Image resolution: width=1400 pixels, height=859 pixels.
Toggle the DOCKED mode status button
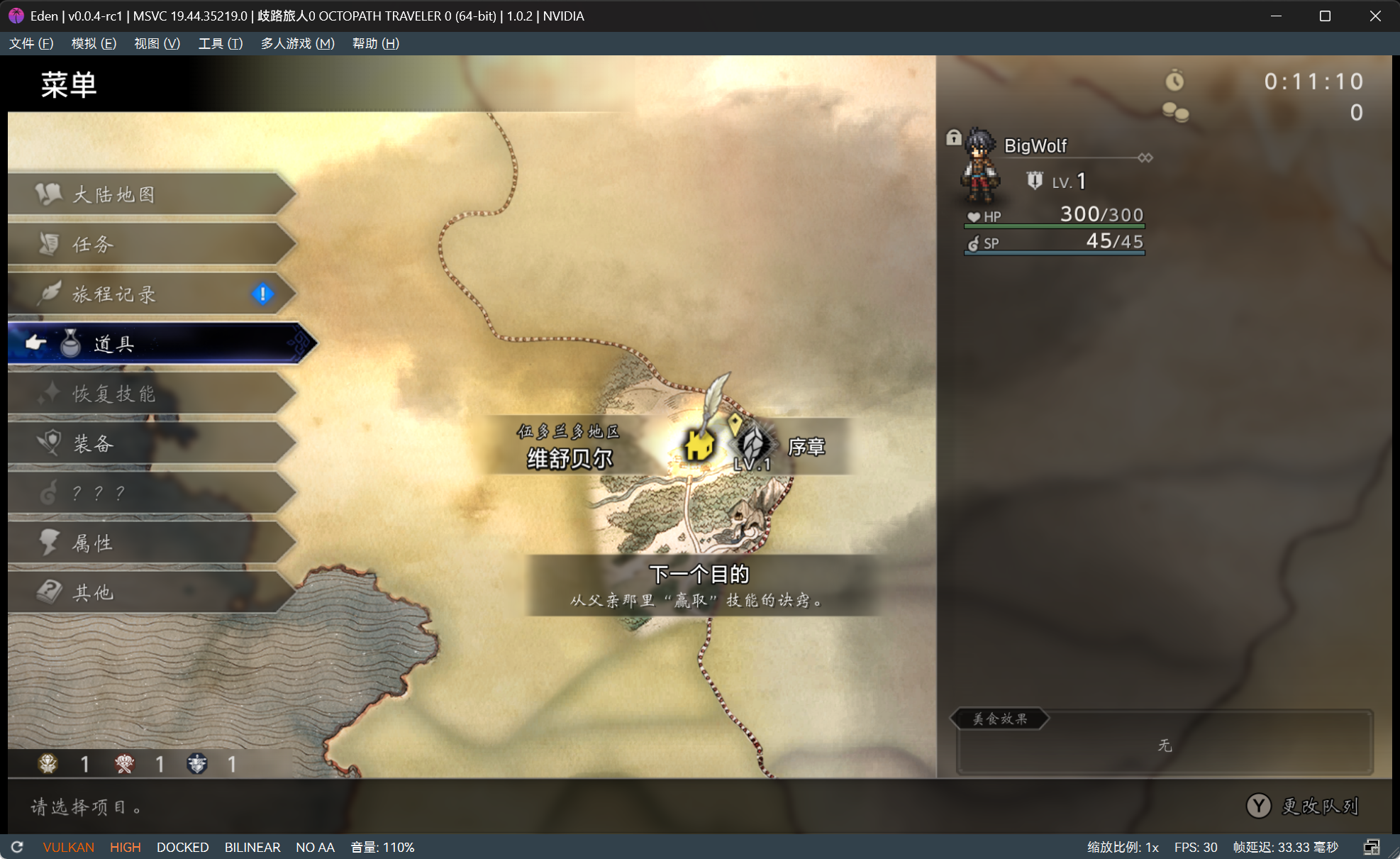tap(182, 847)
